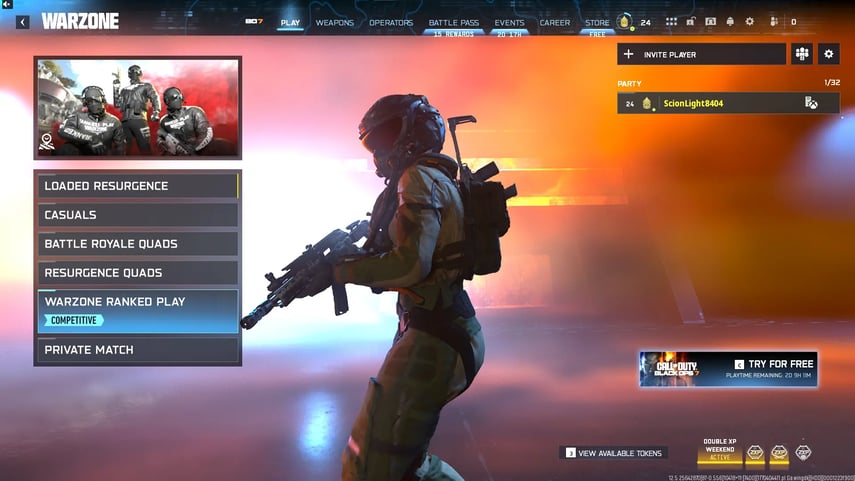Select the Loaded Resurgence mode
This screenshot has width=855, height=481.
138,186
